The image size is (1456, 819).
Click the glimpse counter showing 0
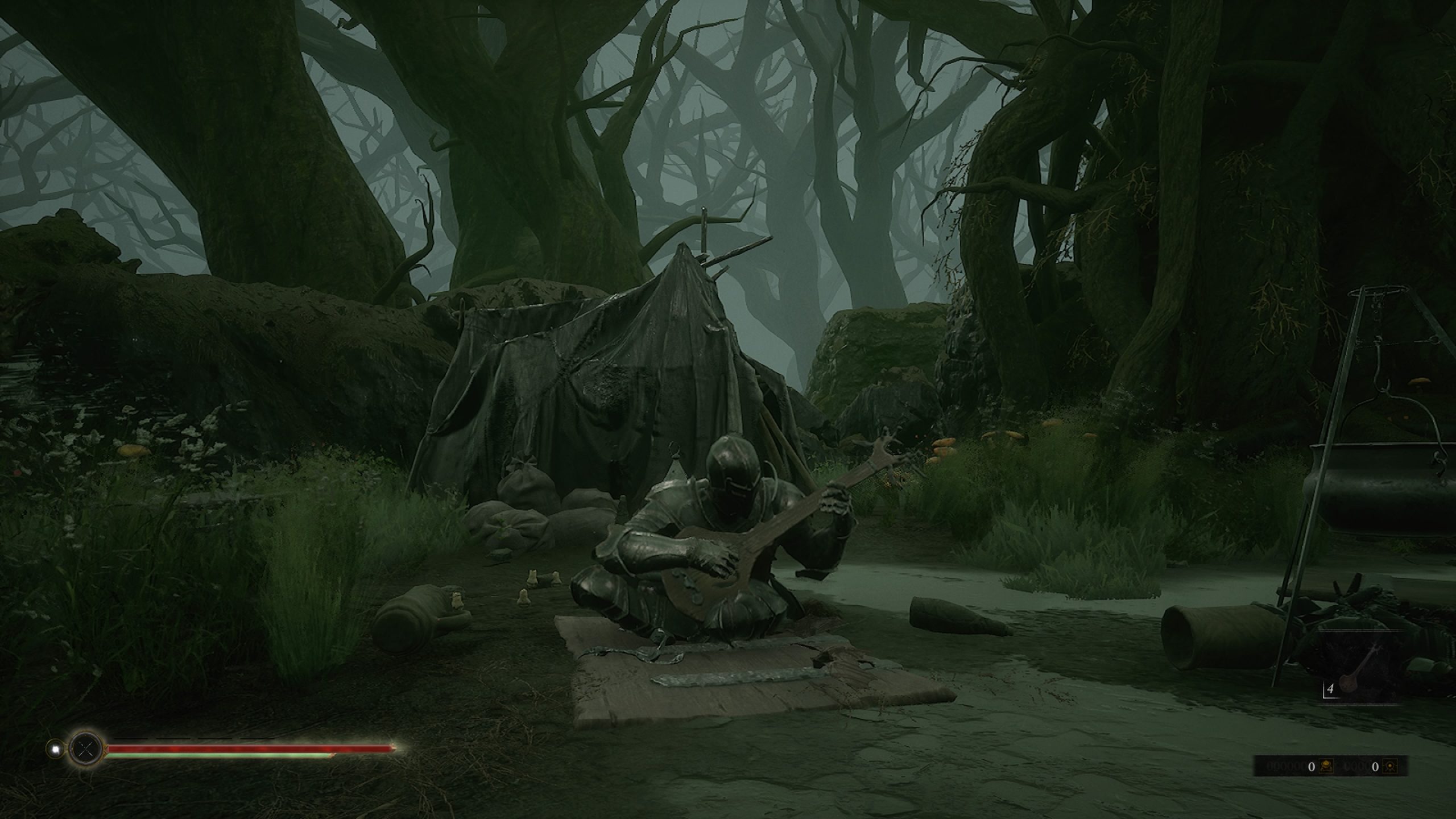click(x=1375, y=768)
